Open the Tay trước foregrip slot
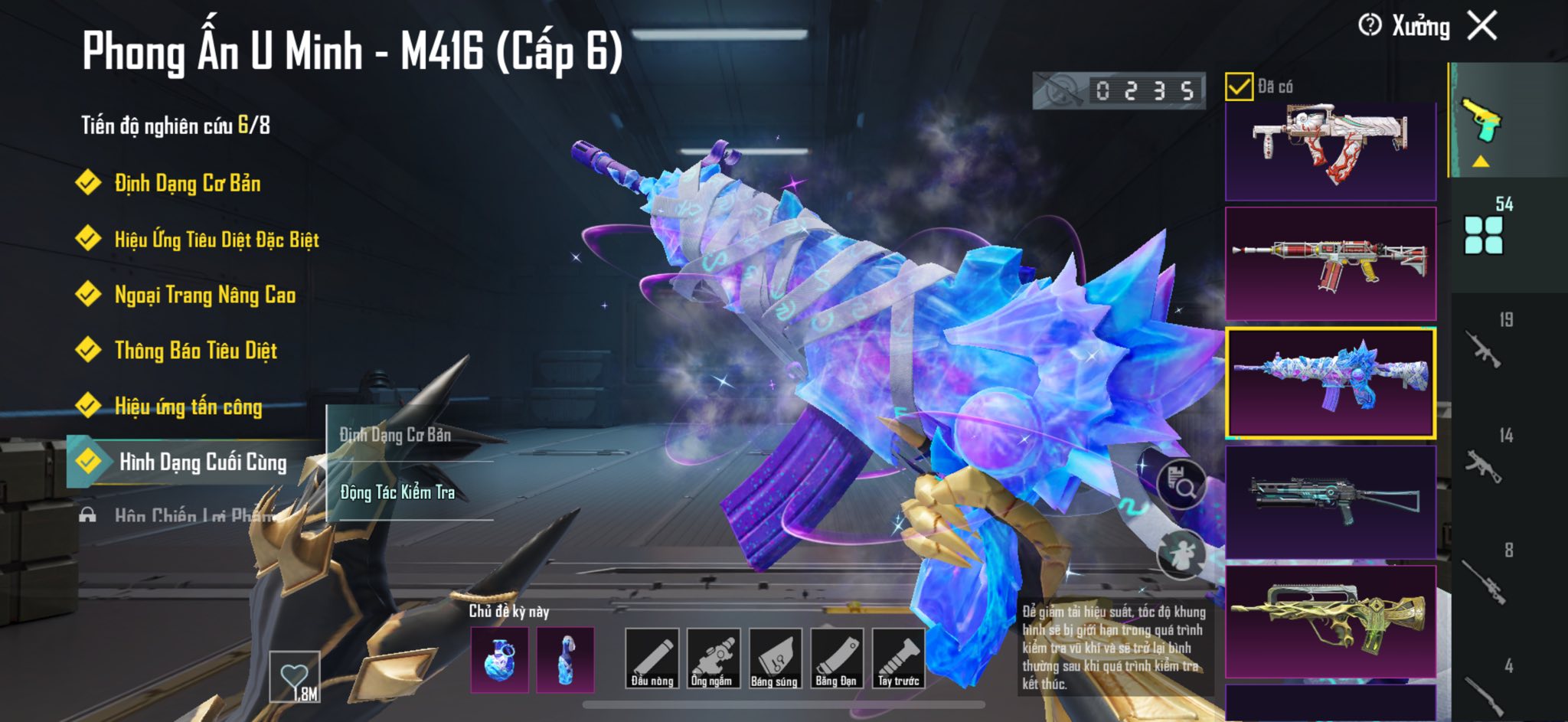Image resolution: width=1568 pixels, height=722 pixels. click(898, 658)
